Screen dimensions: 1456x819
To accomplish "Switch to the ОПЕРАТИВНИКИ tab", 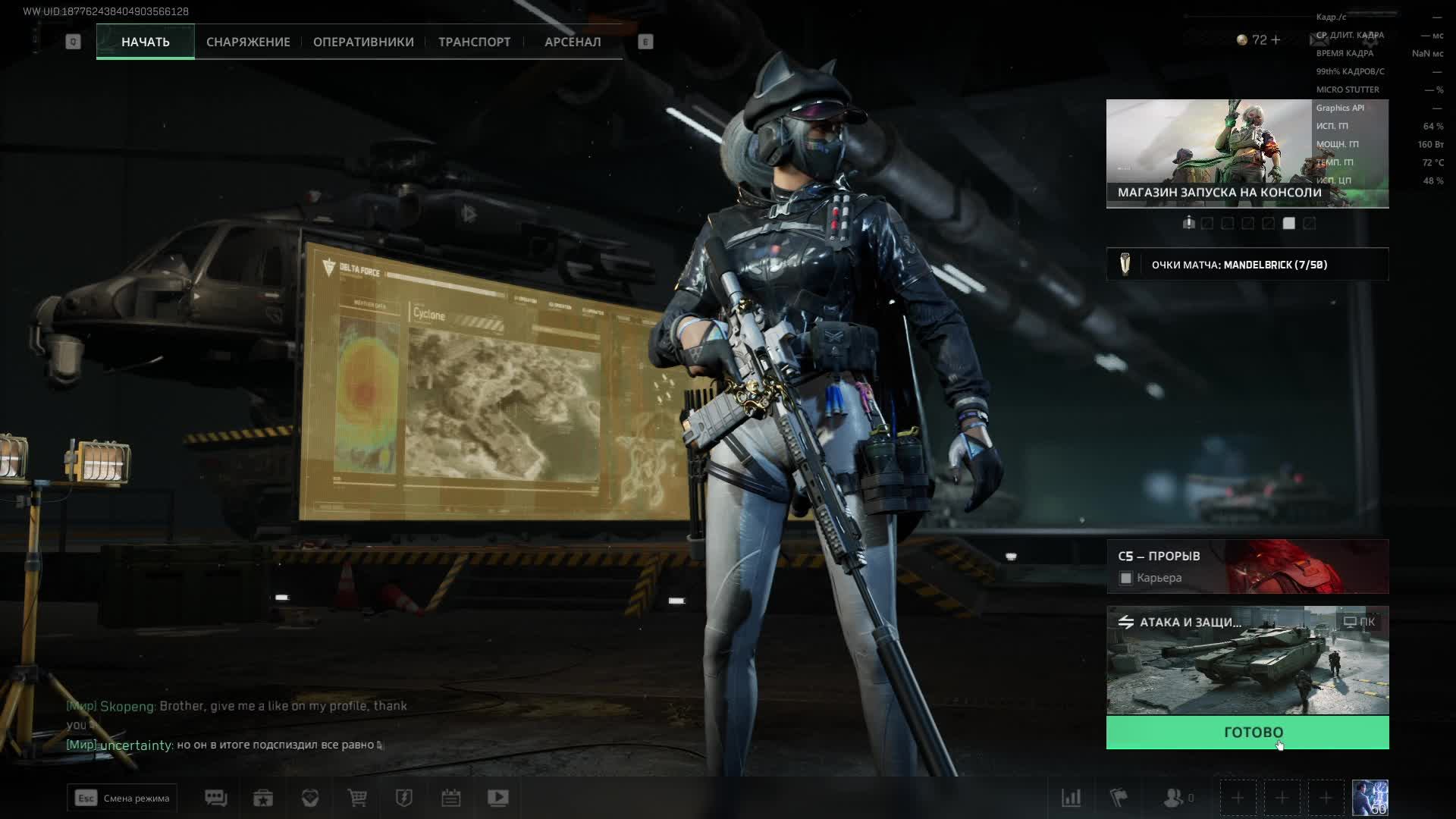I will click(x=363, y=42).
